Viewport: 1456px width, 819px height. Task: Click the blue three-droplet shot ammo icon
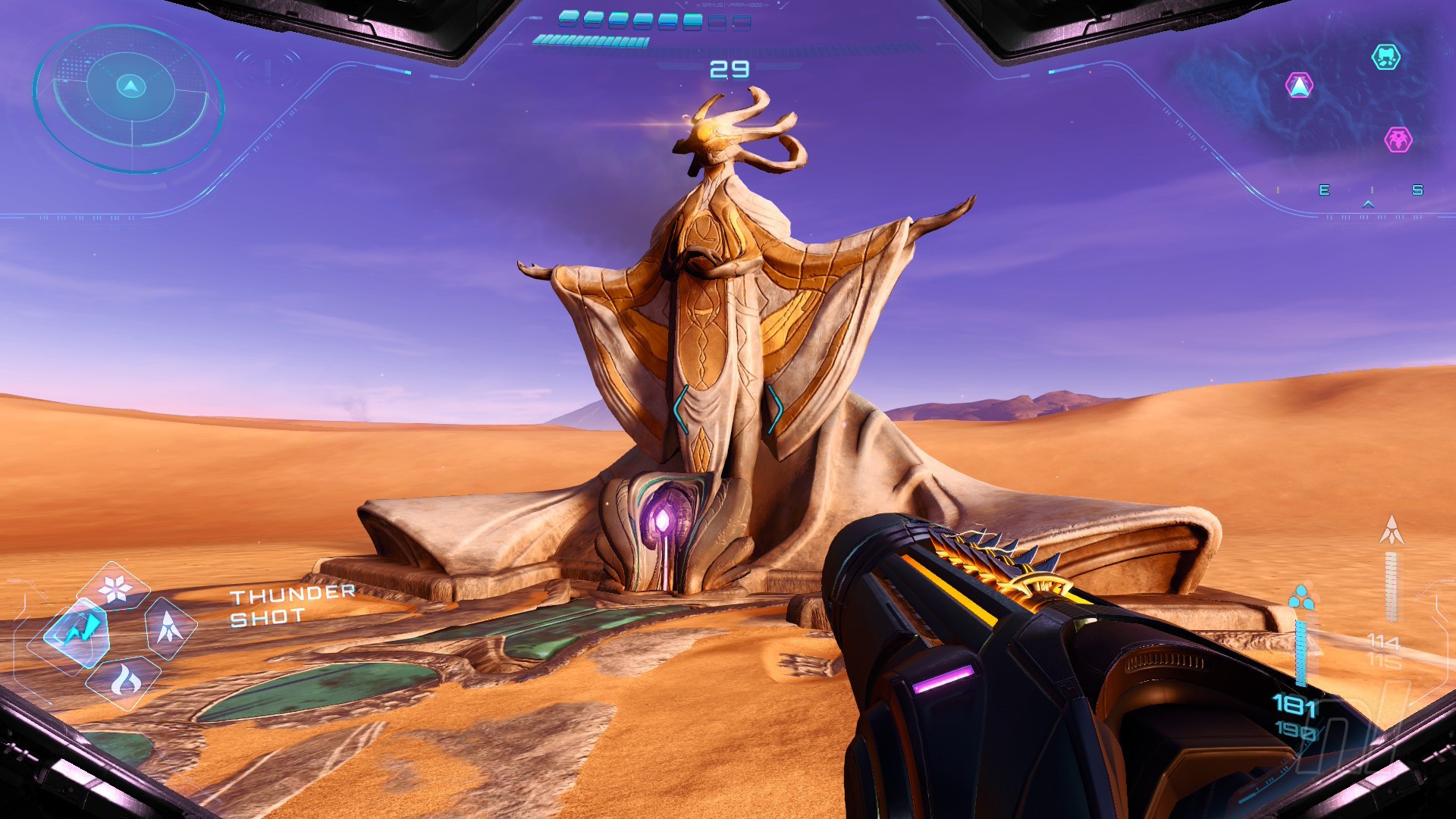coord(1301,597)
